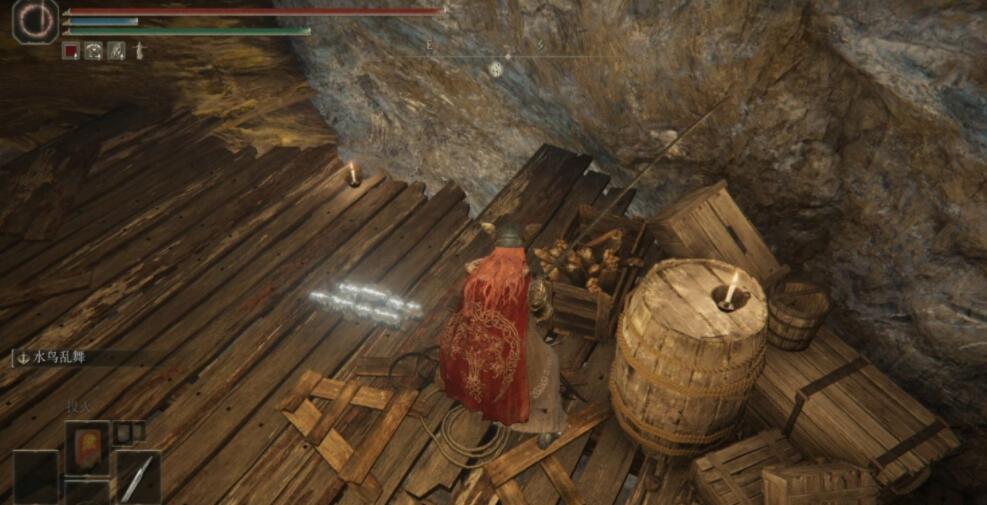This screenshot has width=987, height=505.
Task: Click the red square status buff icon
Action: (x=71, y=50)
